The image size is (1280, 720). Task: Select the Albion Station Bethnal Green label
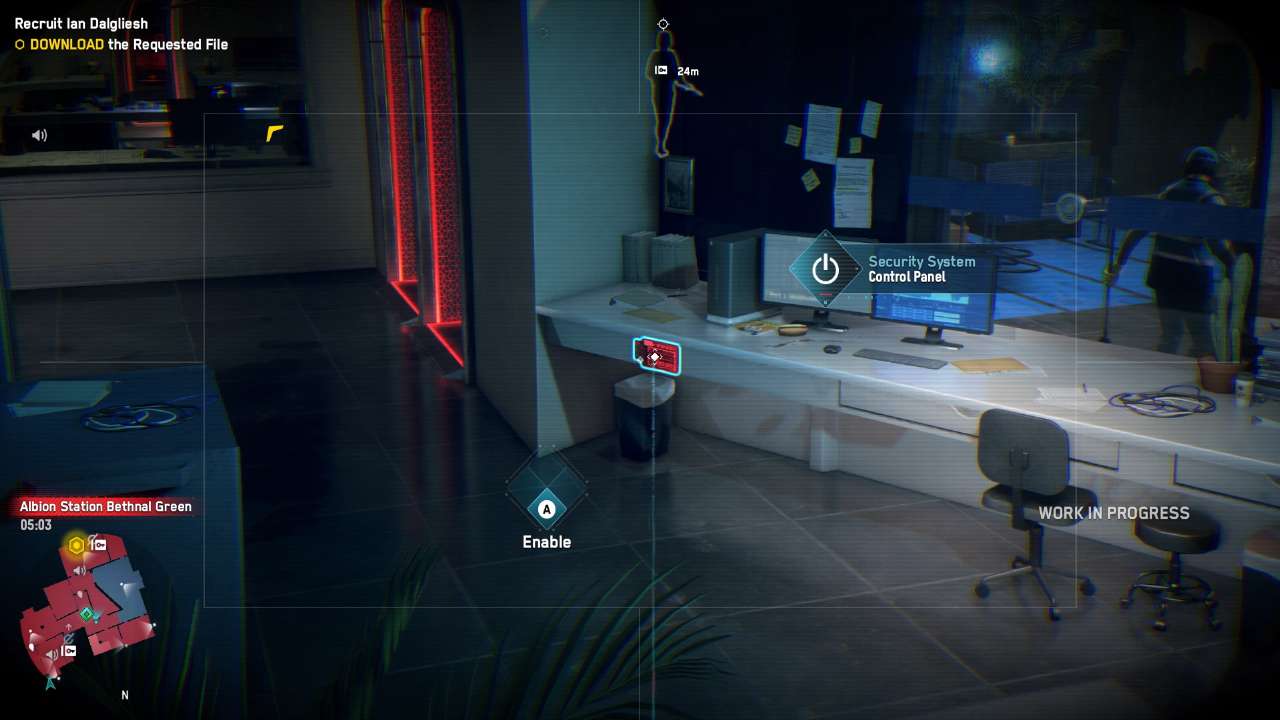coord(104,506)
